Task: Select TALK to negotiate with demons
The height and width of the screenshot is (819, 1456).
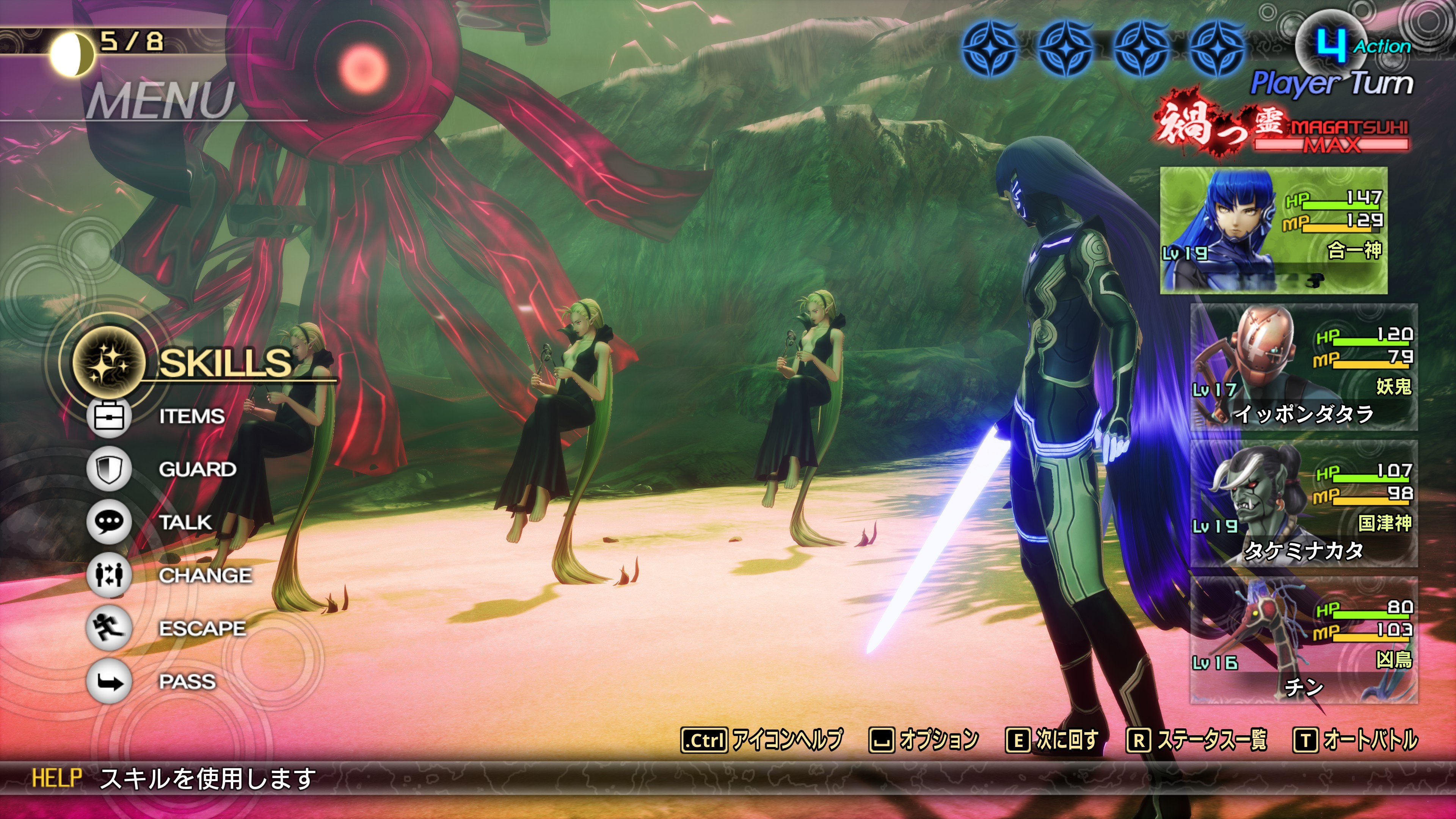Action: click(x=185, y=522)
